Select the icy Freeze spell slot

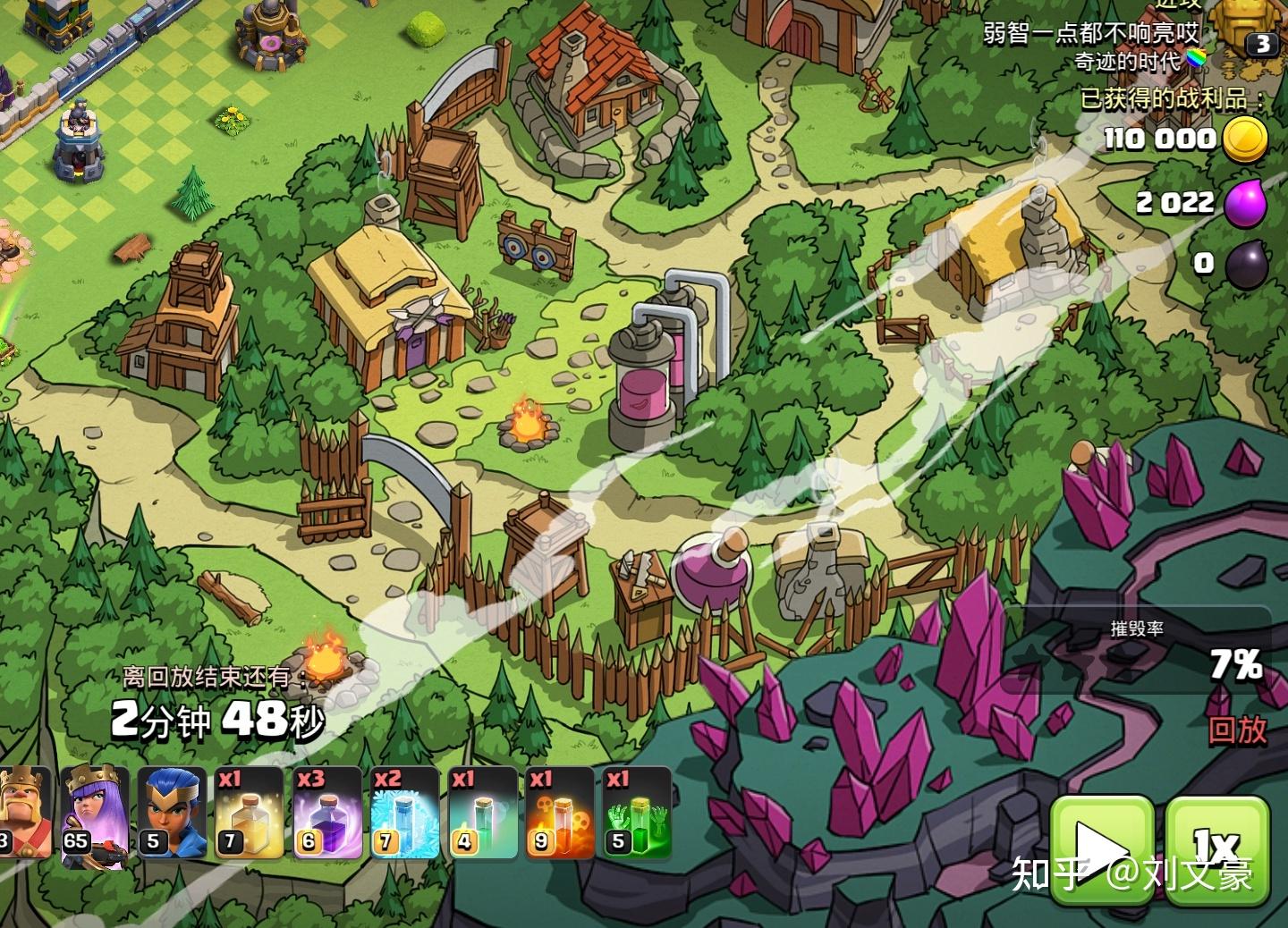tap(404, 812)
